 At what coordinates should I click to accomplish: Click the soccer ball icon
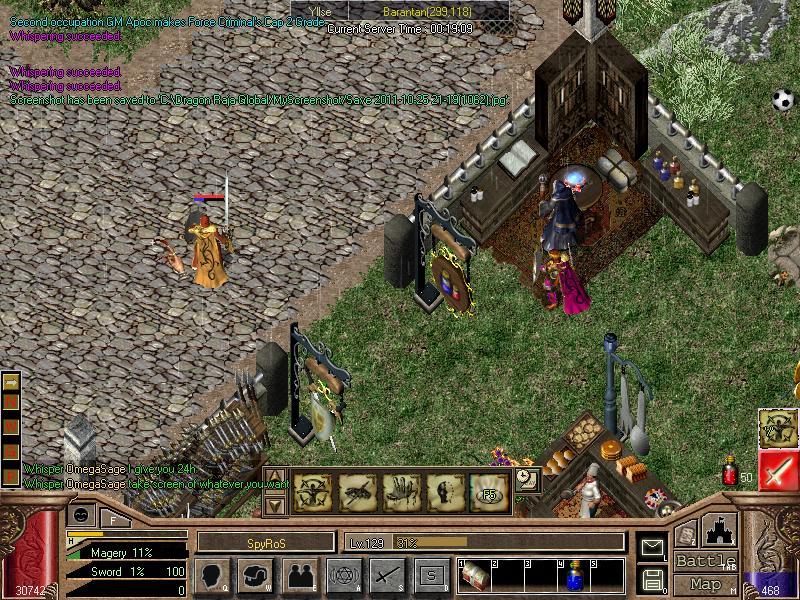pos(782,100)
